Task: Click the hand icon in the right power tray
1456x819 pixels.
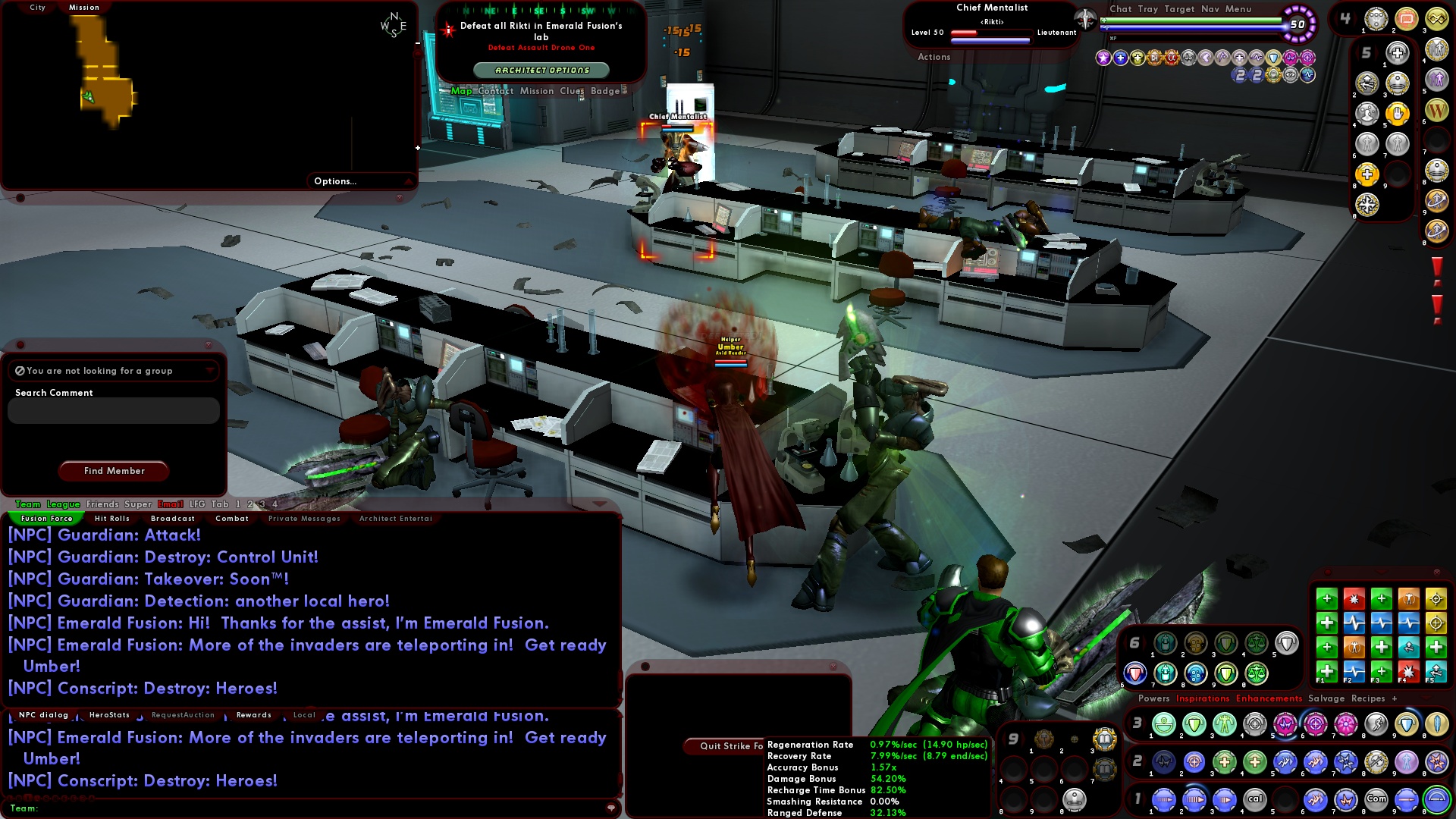Action: pos(1398,112)
